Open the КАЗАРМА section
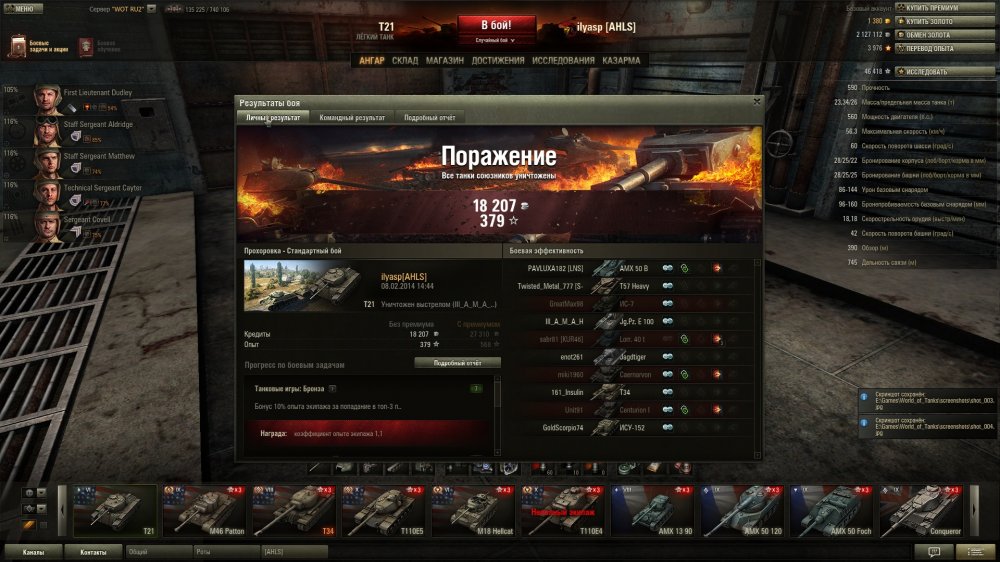1000x562 pixels. tap(622, 60)
